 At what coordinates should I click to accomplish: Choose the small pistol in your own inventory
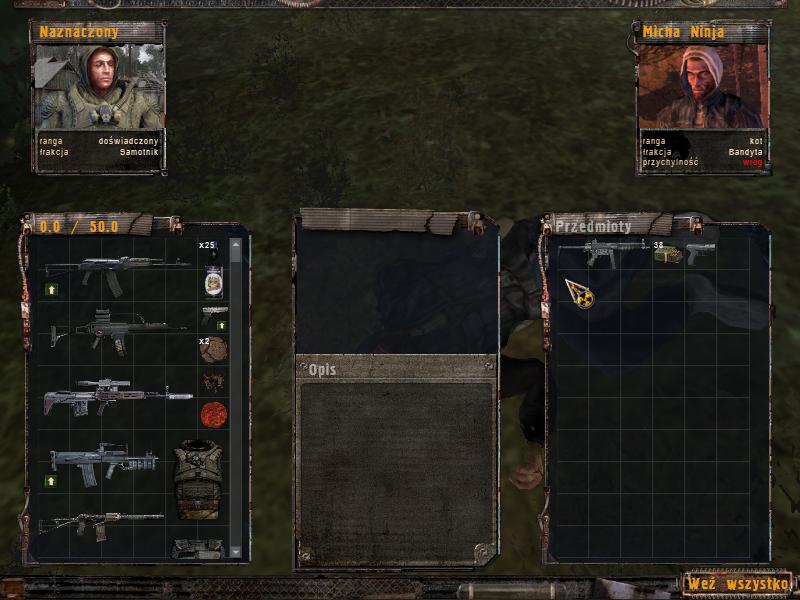click(214, 314)
